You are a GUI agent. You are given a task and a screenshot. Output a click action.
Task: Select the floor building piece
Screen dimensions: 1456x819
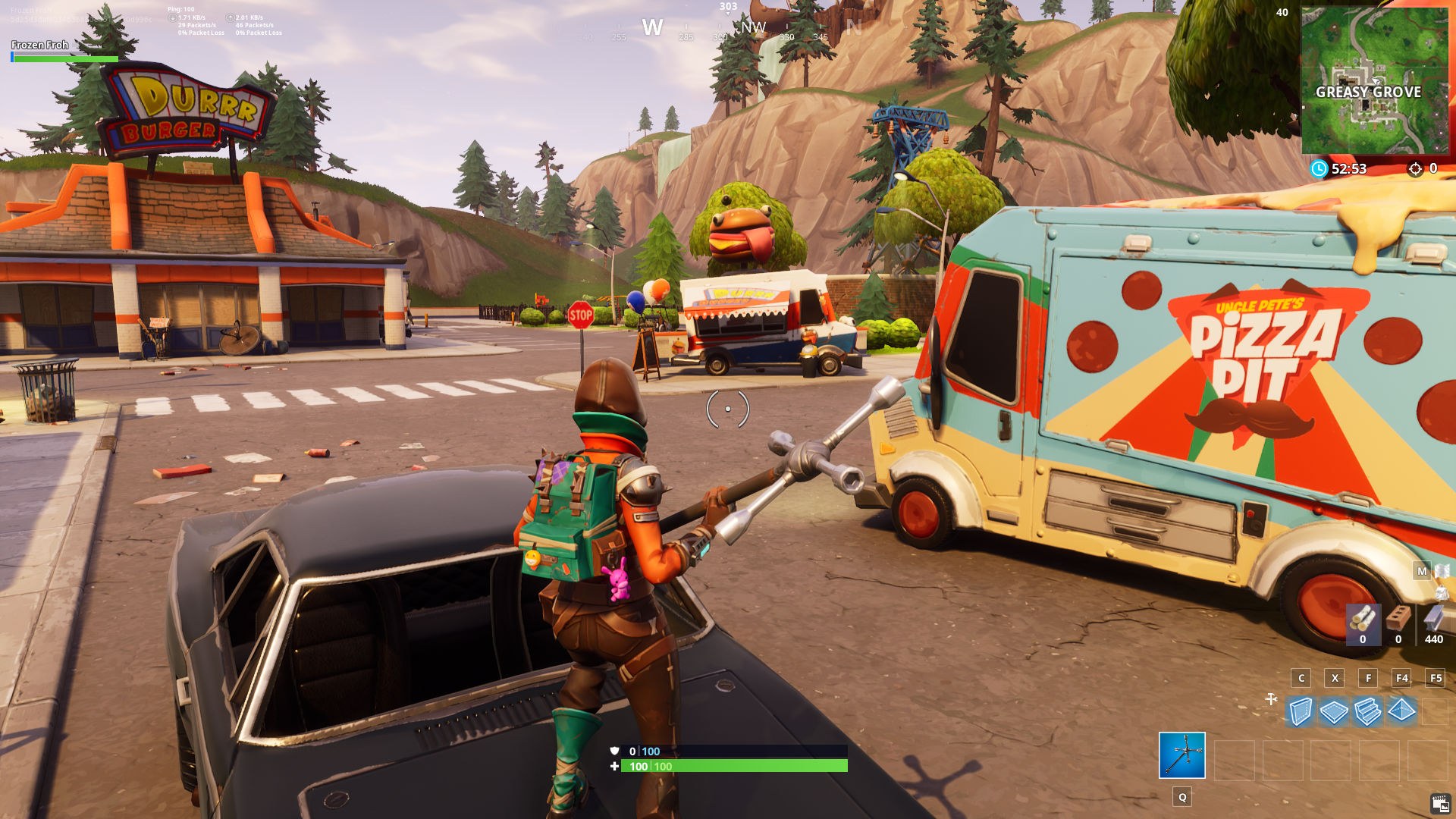tap(1334, 712)
